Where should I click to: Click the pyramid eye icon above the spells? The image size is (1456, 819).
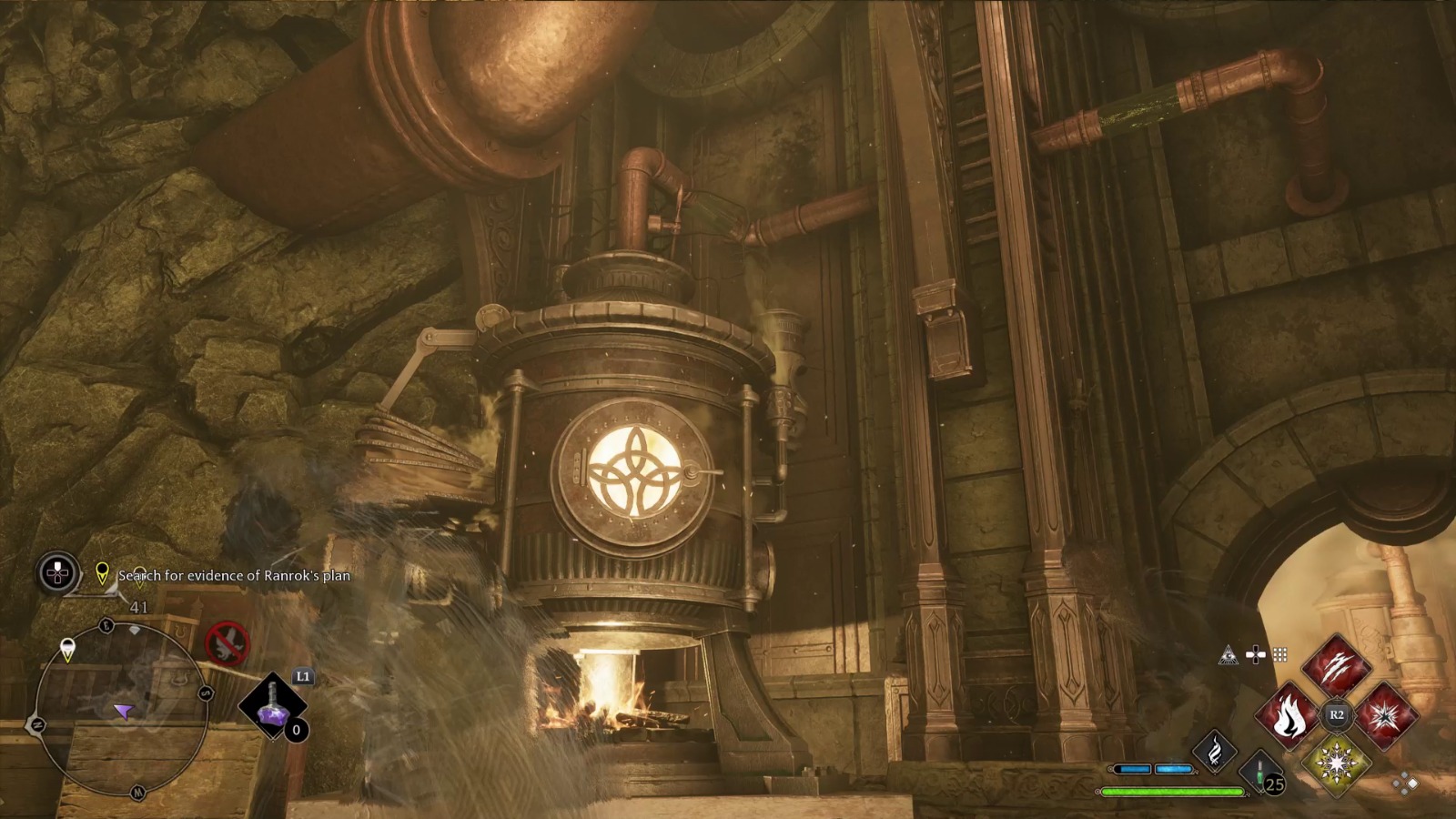tap(1228, 655)
